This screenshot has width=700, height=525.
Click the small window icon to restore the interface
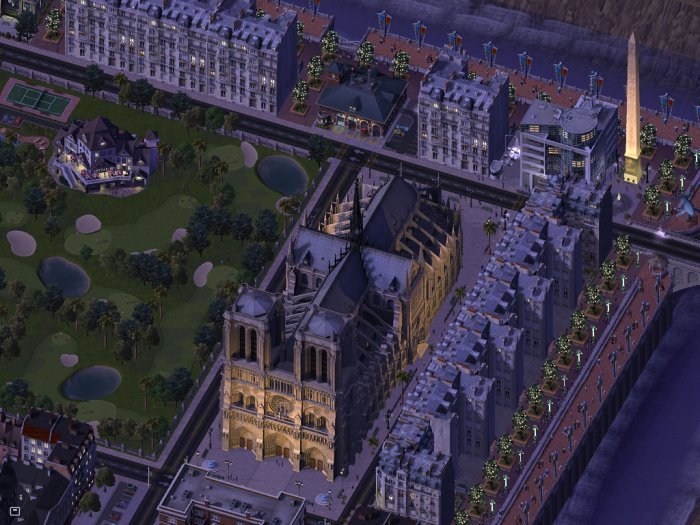(14, 513)
